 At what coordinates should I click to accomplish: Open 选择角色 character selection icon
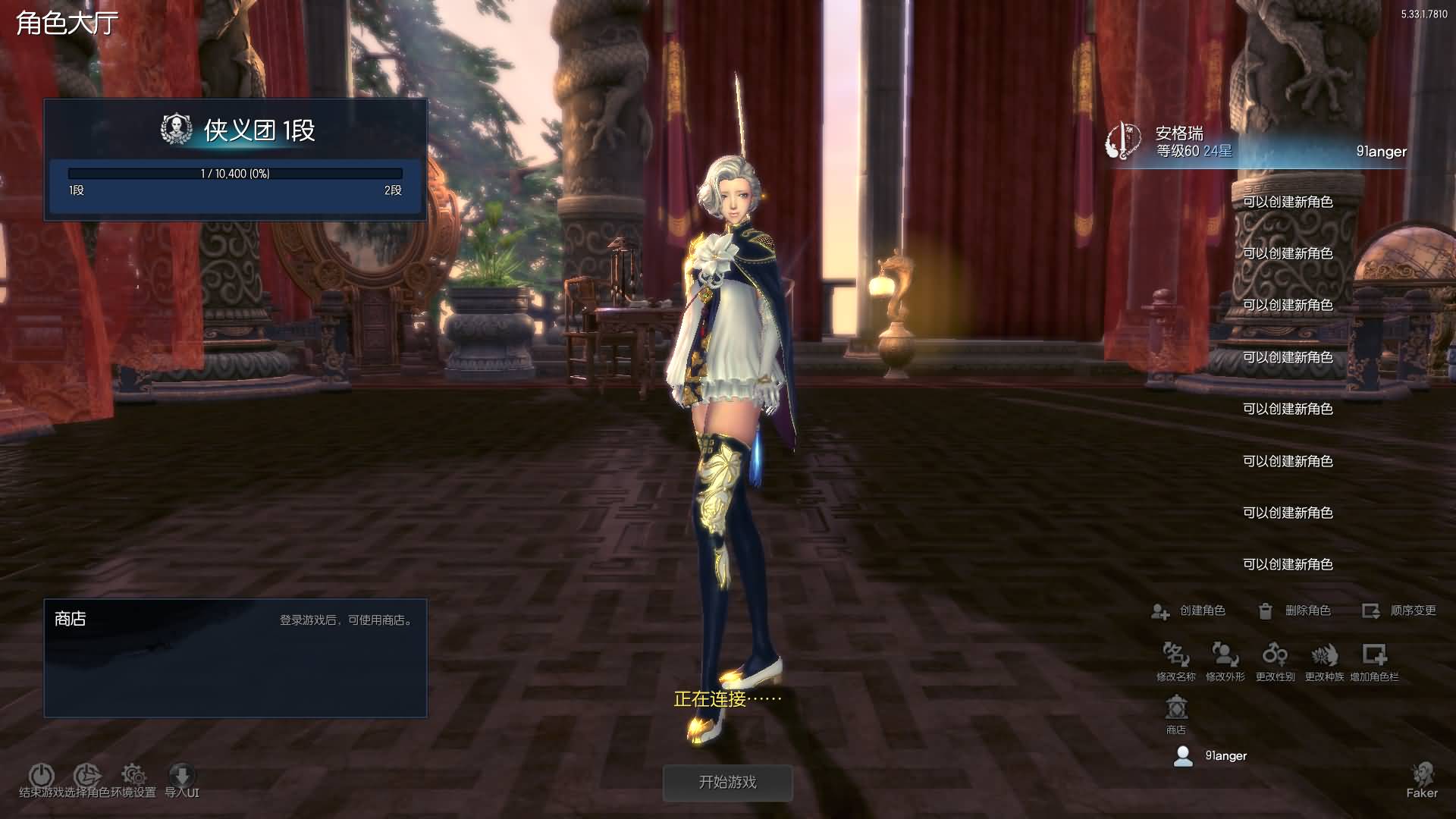(87, 775)
